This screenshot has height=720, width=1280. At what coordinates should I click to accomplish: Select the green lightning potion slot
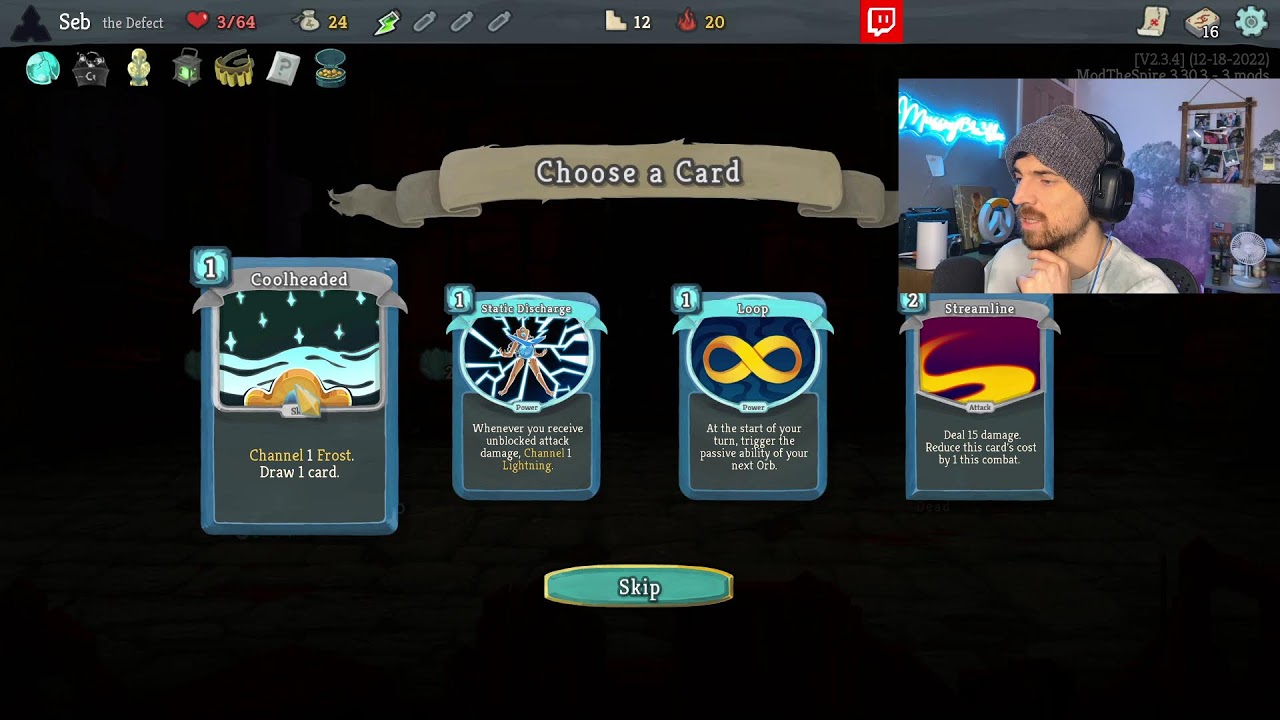point(387,22)
